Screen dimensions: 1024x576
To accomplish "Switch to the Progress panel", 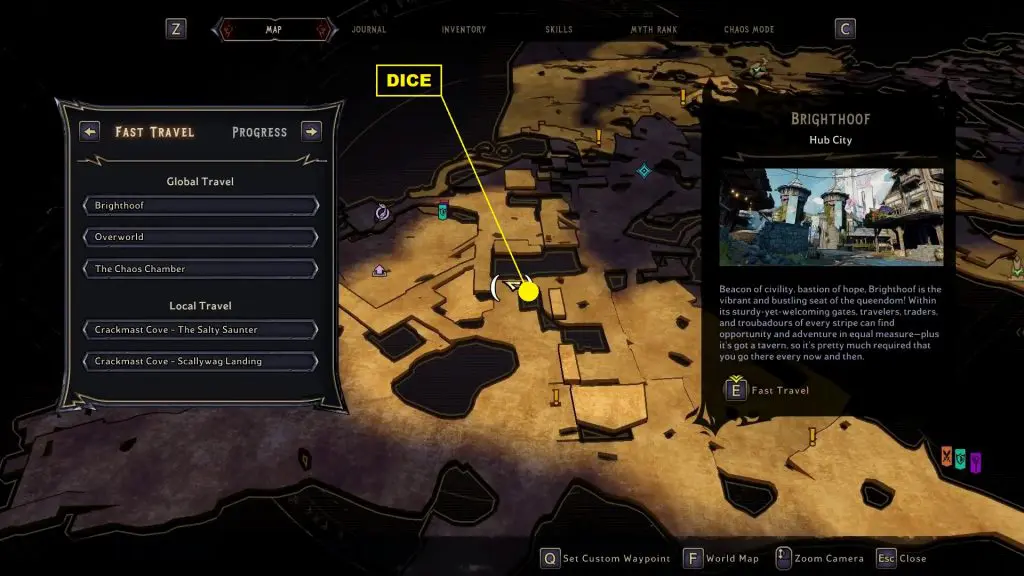I will point(259,132).
